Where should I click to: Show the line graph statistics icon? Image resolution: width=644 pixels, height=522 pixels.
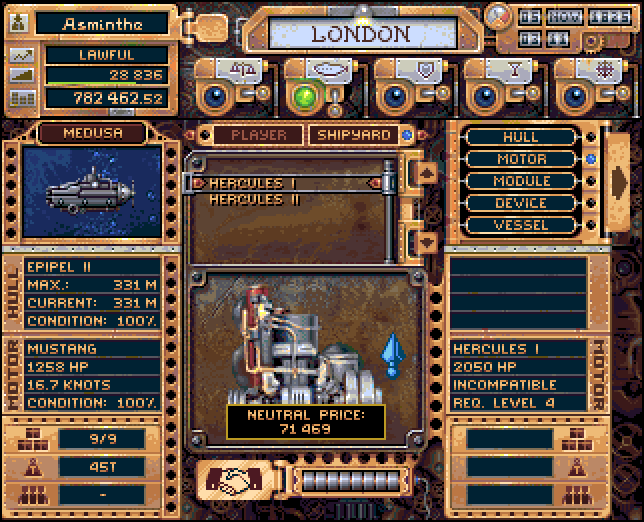coord(21,56)
